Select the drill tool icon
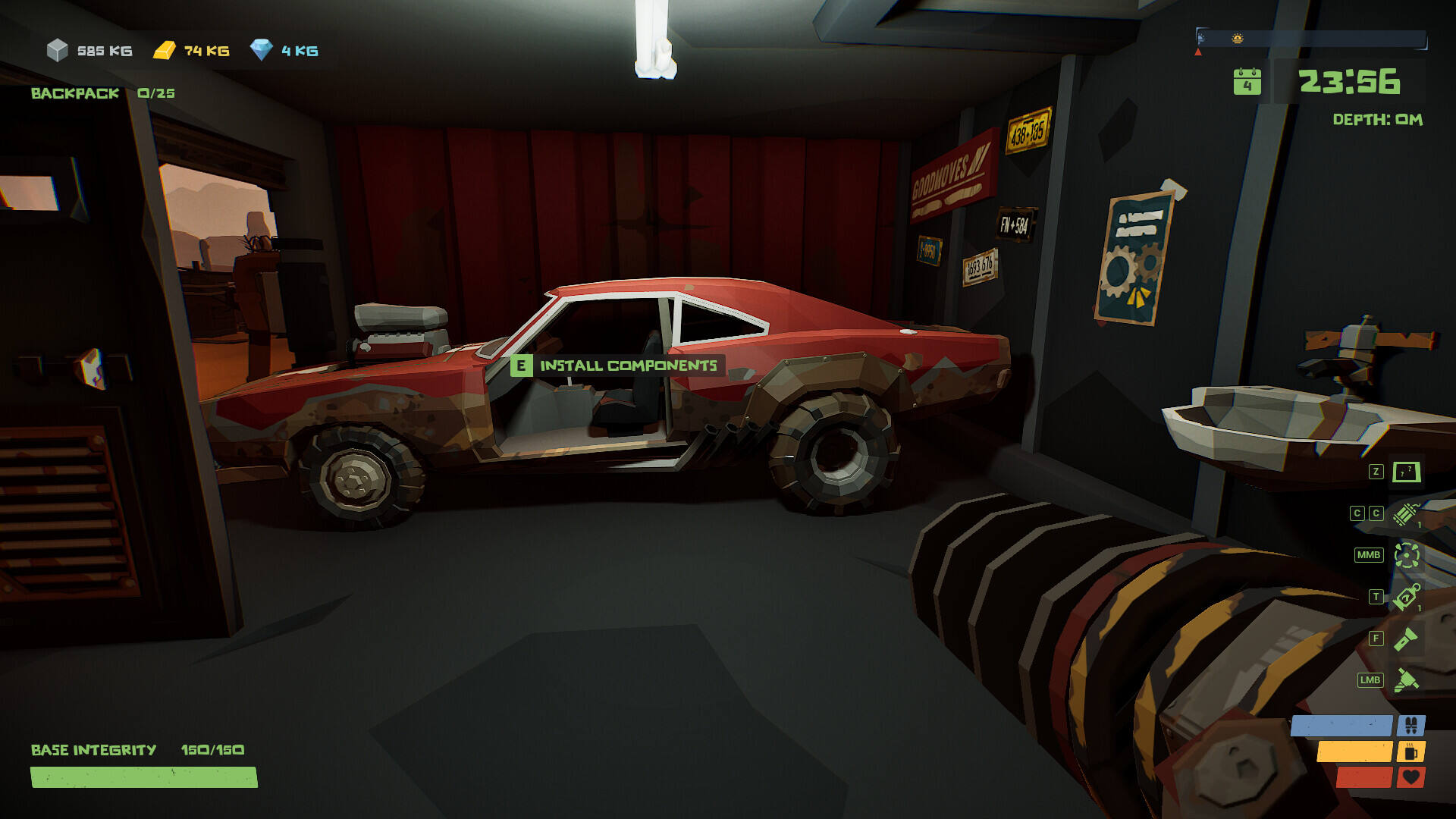The height and width of the screenshot is (819, 1456). pyautogui.click(x=1406, y=680)
